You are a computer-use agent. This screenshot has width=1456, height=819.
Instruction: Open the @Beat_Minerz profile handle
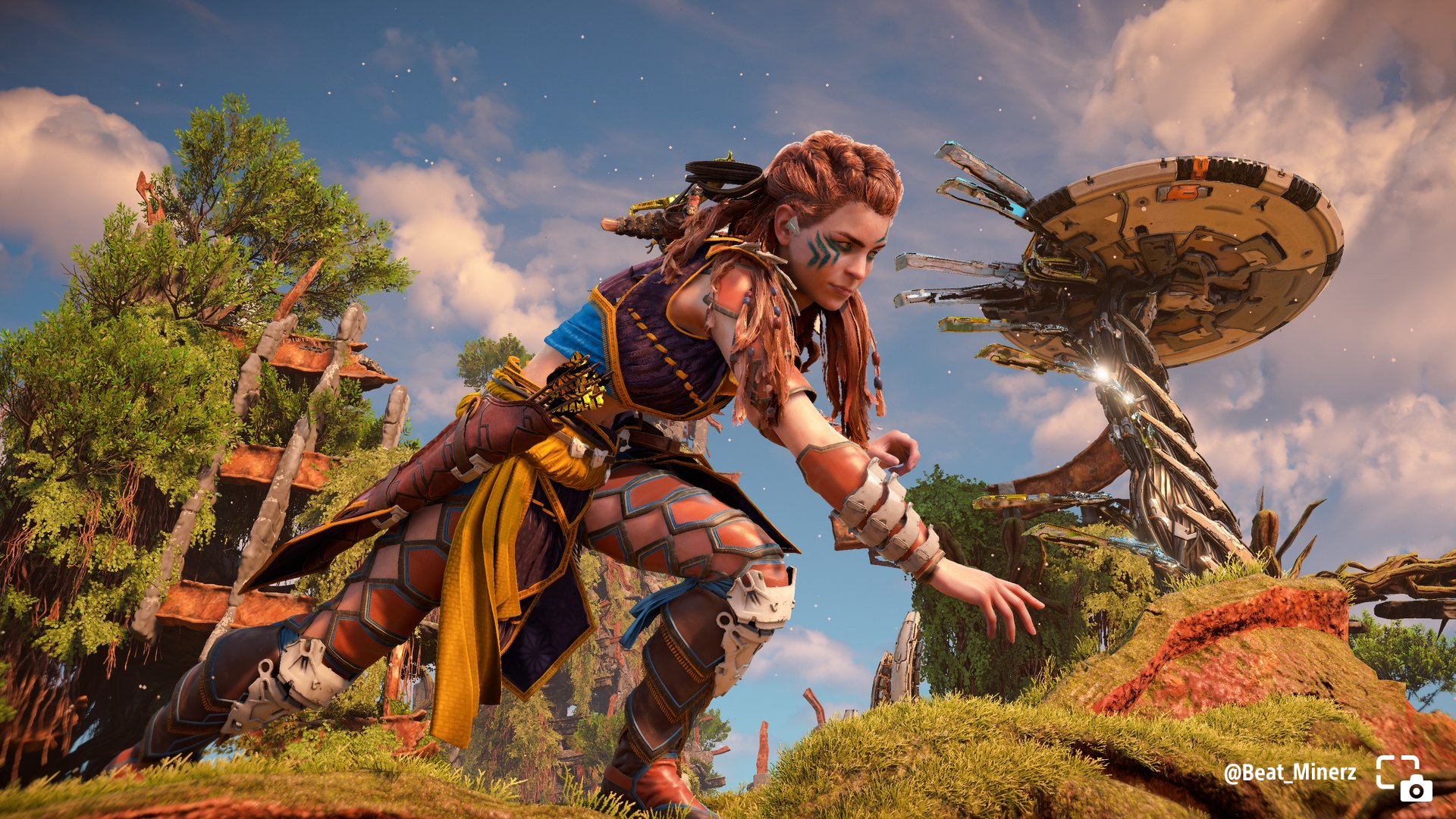click(1289, 773)
